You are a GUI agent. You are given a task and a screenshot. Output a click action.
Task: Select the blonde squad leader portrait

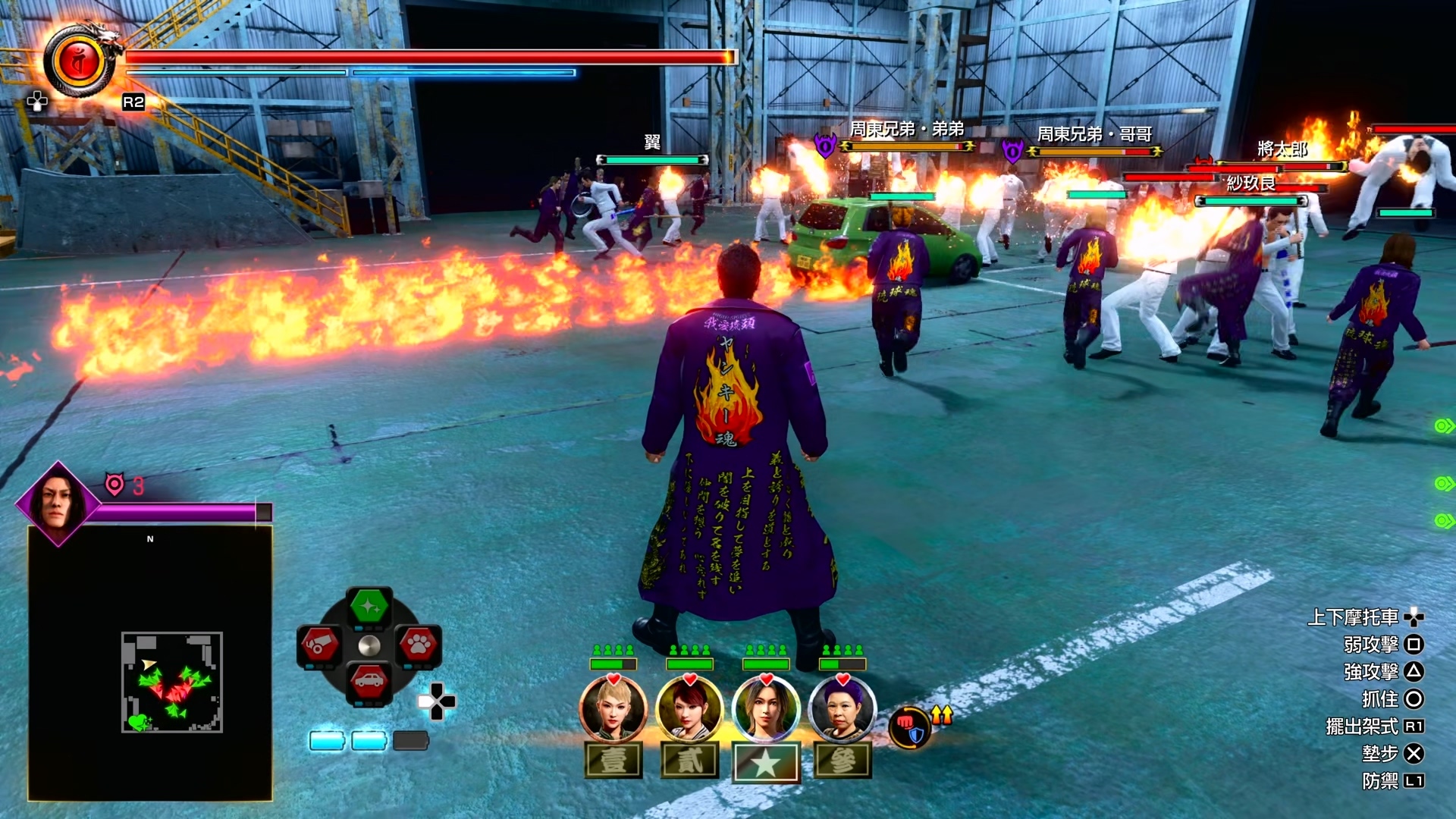tap(613, 709)
